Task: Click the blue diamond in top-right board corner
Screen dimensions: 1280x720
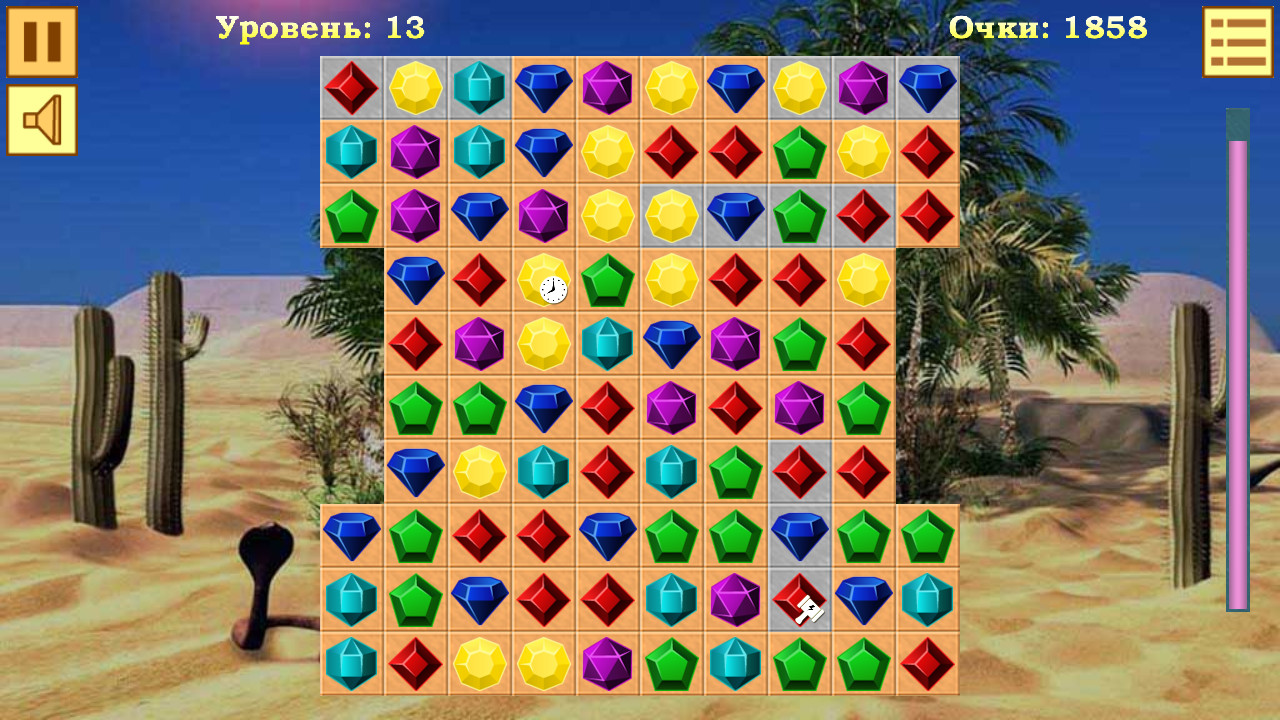Action: pyautogui.click(x=927, y=90)
